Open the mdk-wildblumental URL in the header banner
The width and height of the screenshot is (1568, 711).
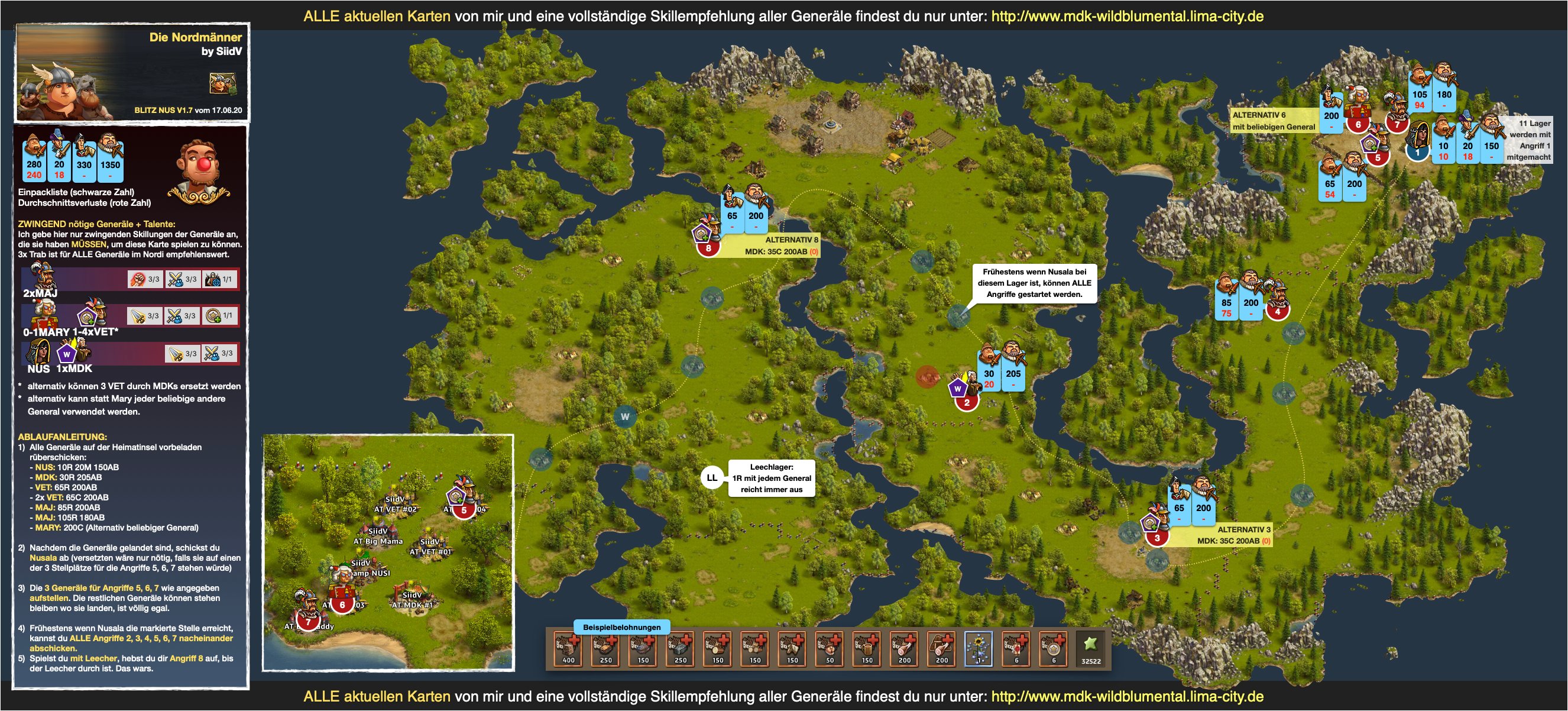tap(1128, 17)
